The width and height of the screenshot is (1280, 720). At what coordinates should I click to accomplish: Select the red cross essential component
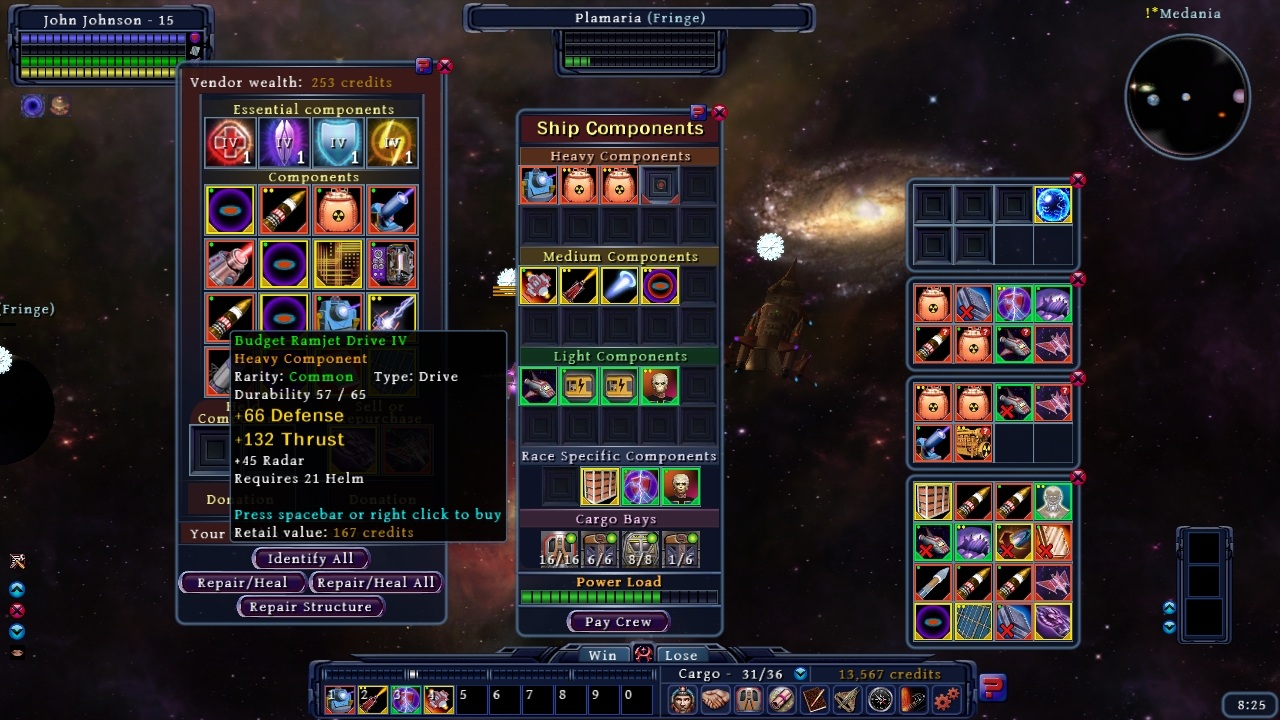(229, 143)
